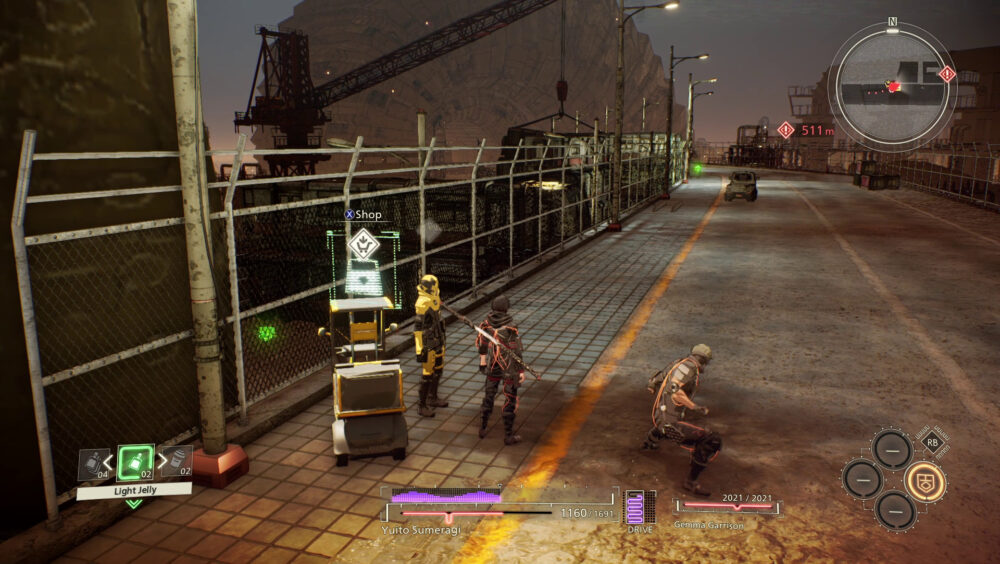Activate the glowing orange shield SAS ability

click(x=925, y=481)
